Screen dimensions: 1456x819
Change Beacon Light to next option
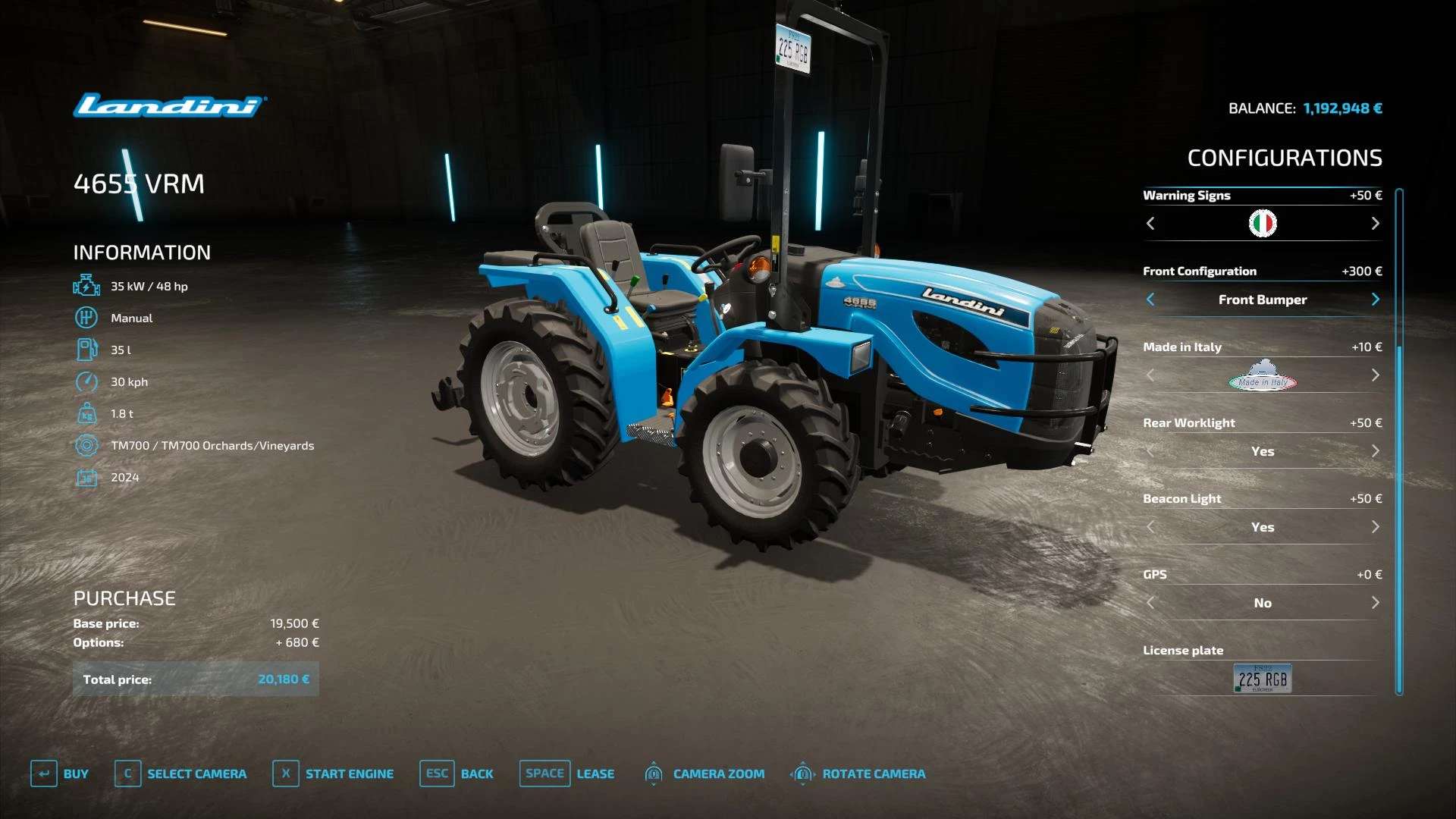1375,527
